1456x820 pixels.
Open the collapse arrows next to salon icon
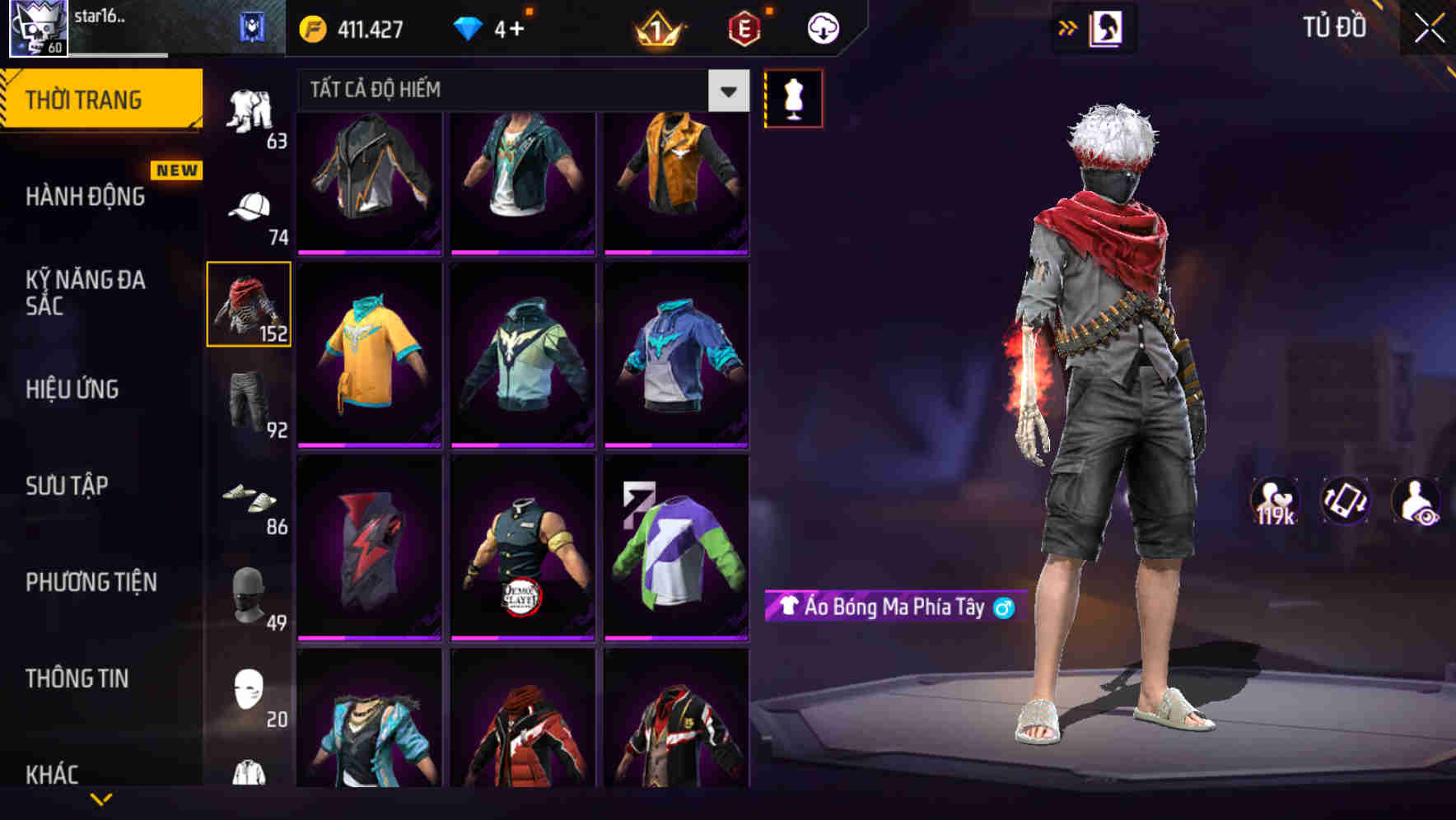click(1068, 27)
